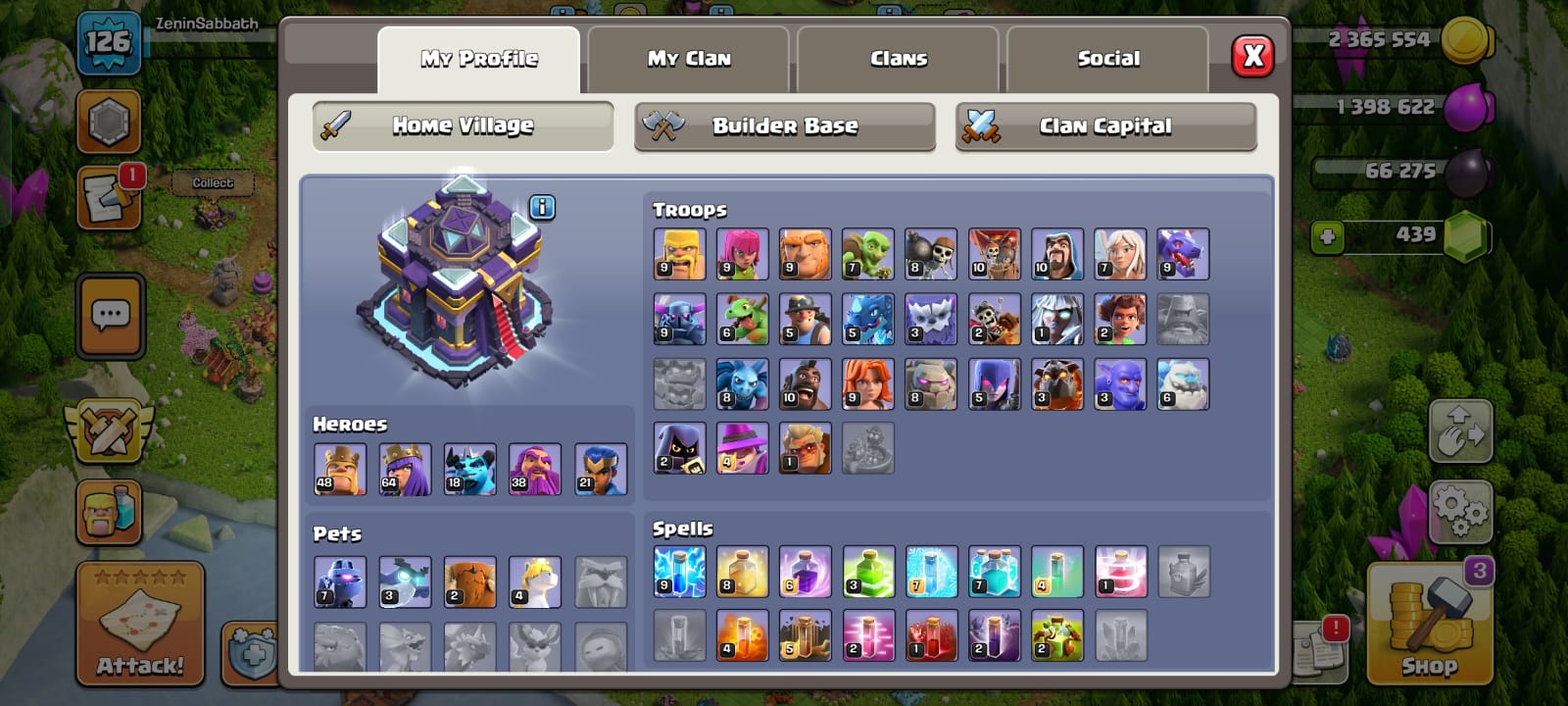Click the Barbarian troop icon
This screenshot has width=1568, height=706.
pyautogui.click(x=679, y=254)
